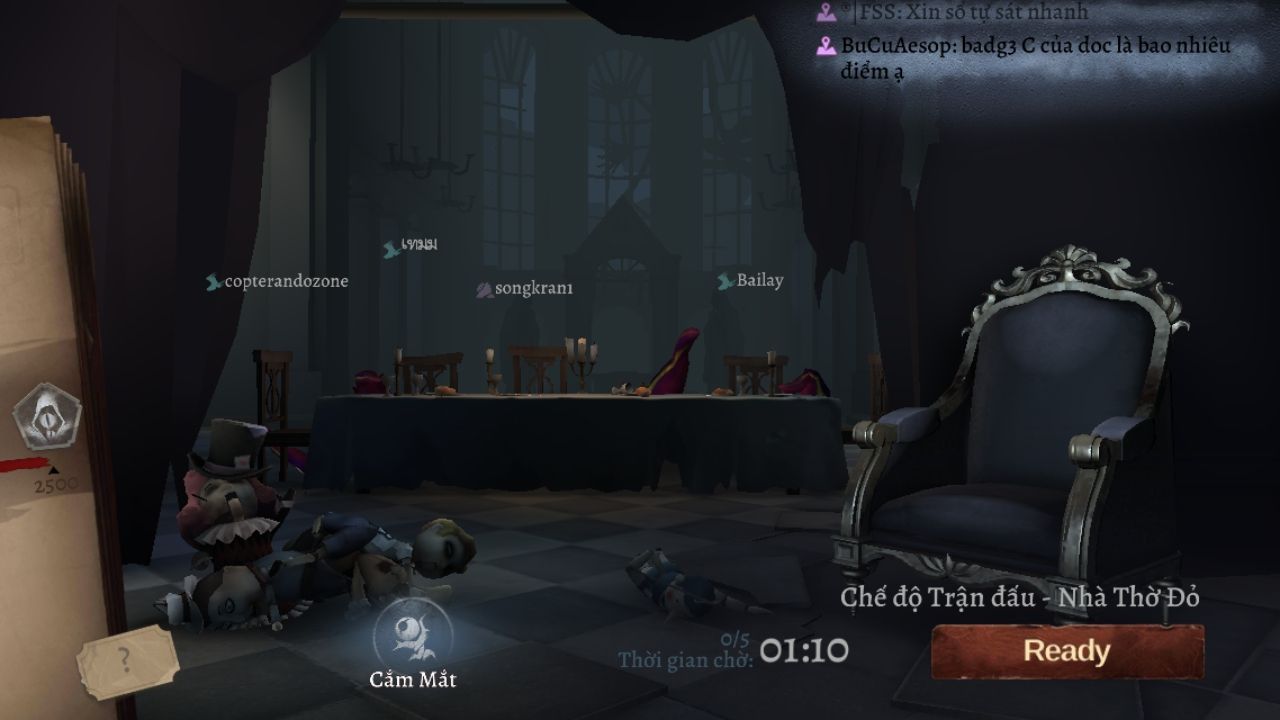
Task: Open the hooded persona emblem
Action: (x=47, y=416)
